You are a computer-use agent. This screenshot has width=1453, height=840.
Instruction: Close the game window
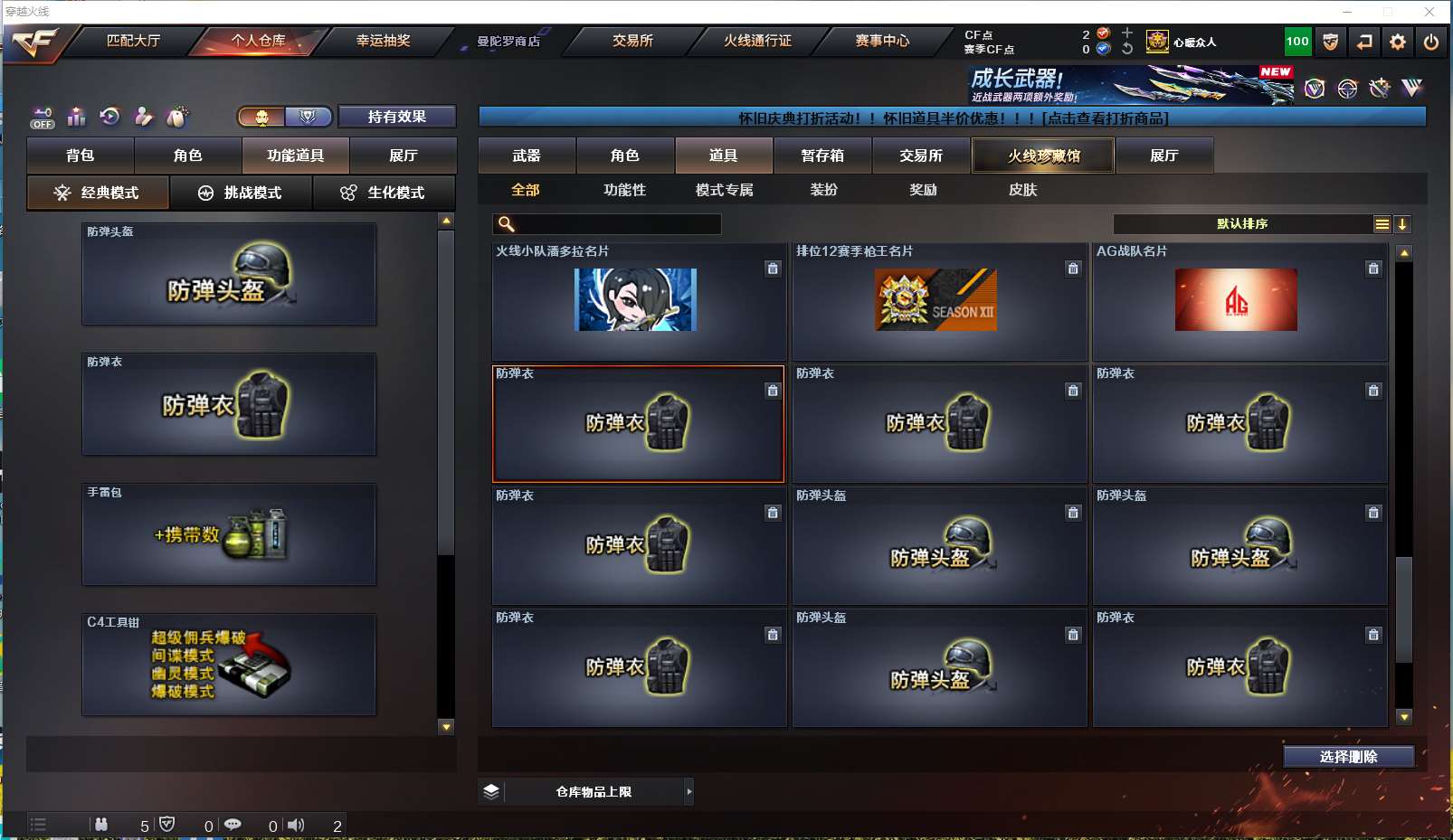(1429, 12)
